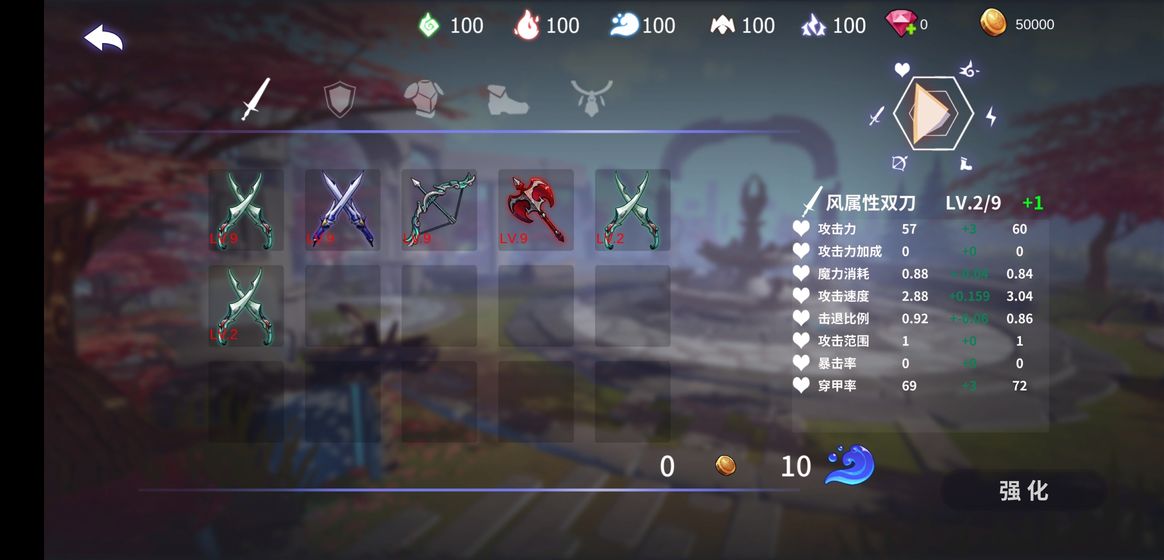Add gems via the pink gem icon
Image resolution: width=1164 pixels, height=560 pixels.
coord(901,23)
